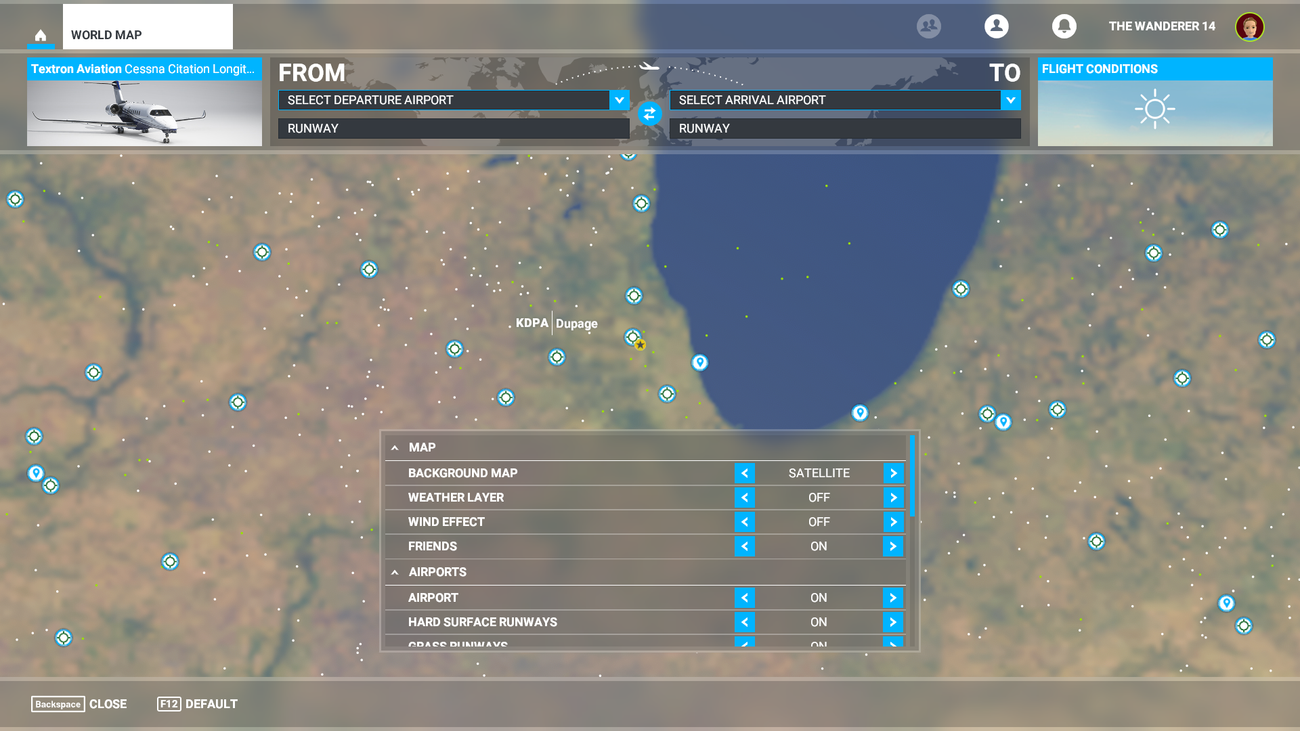The height and width of the screenshot is (731, 1300).
Task: Advance Background Map with its right arrow
Action: point(893,472)
